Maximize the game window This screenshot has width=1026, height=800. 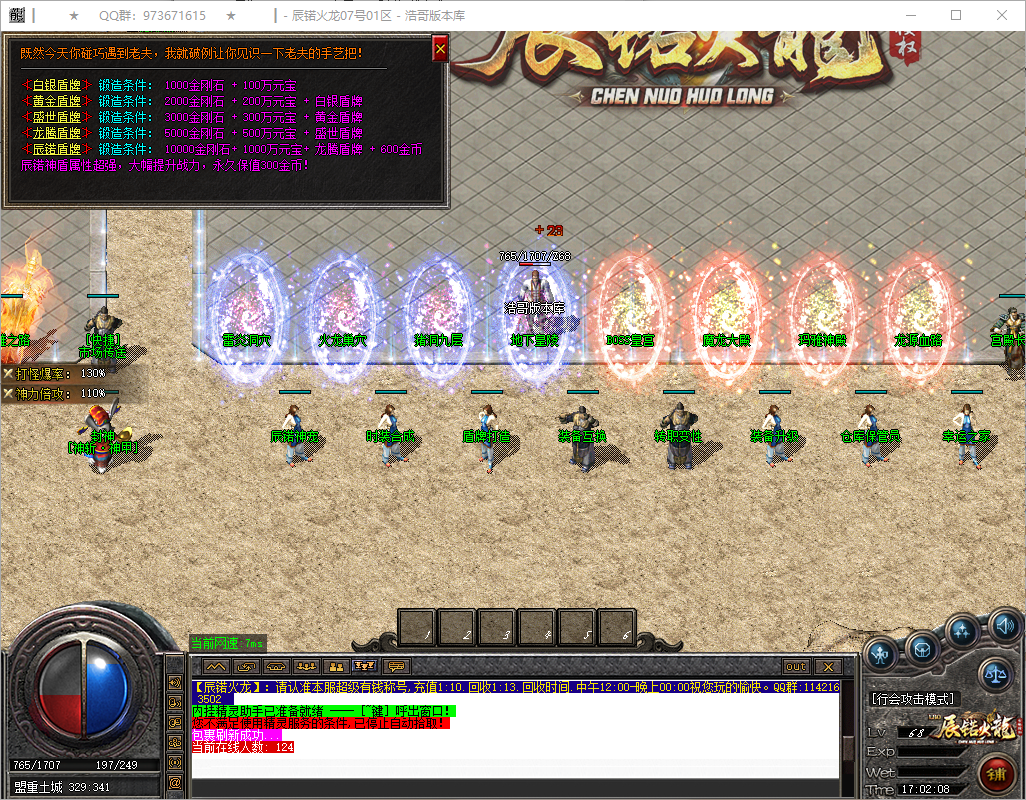point(956,15)
